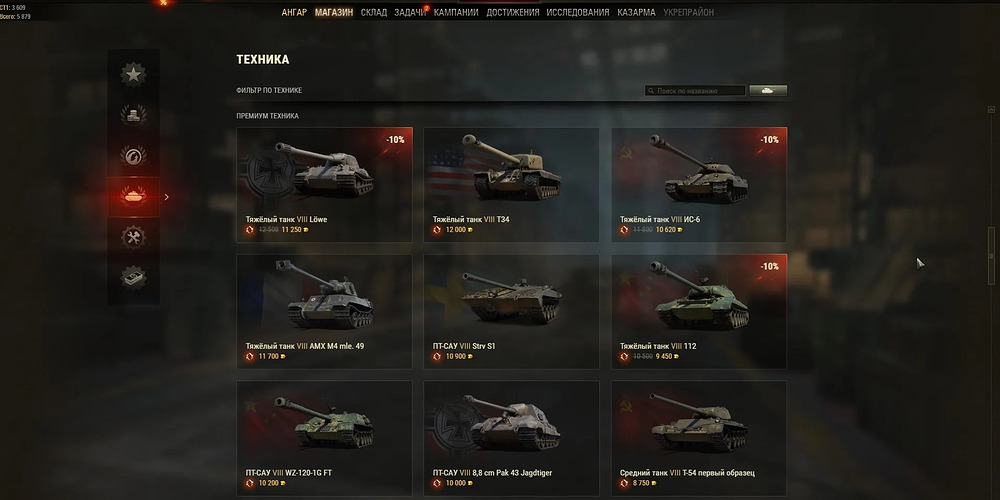This screenshot has height=500, width=1000.
Task: Open the Ангар tab
Action: [294, 13]
